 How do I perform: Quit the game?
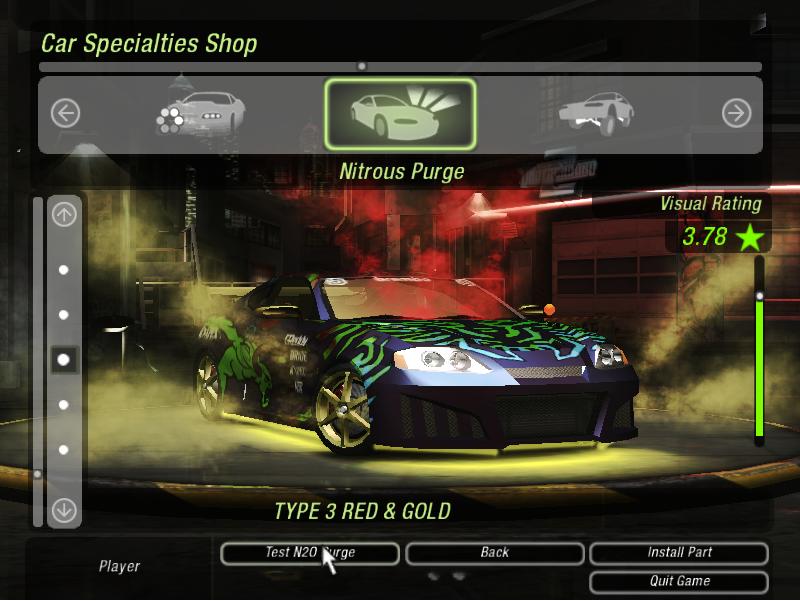click(x=679, y=581)
